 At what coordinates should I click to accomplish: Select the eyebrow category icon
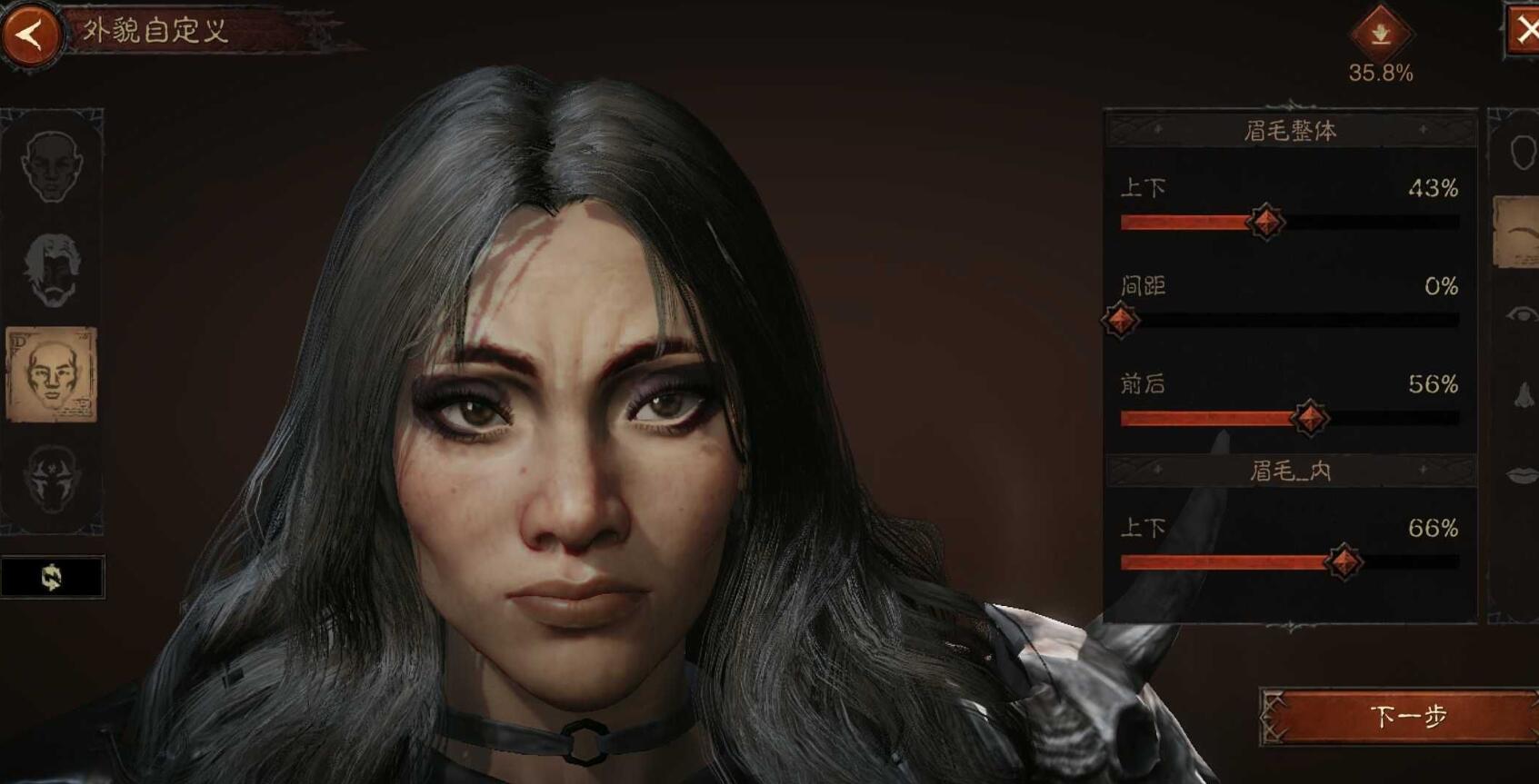tap(1520, 233)
